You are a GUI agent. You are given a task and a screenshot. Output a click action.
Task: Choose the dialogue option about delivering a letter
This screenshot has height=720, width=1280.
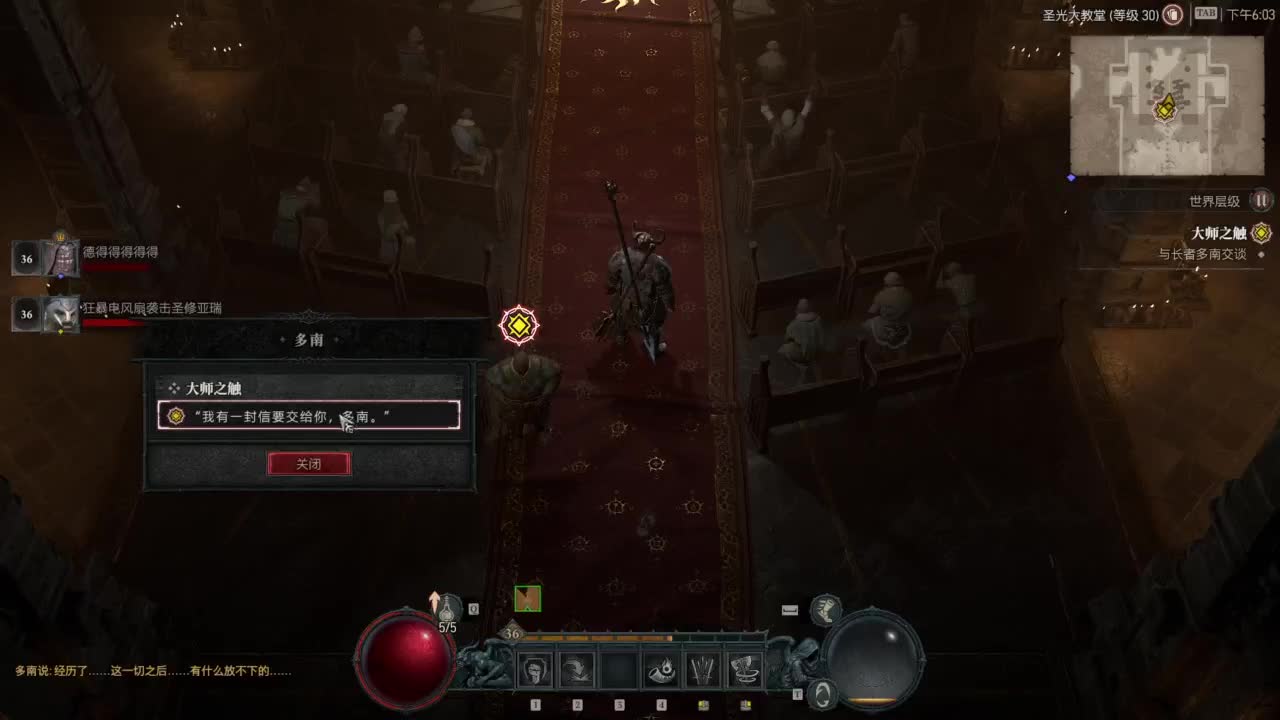[x=308, y=415]
